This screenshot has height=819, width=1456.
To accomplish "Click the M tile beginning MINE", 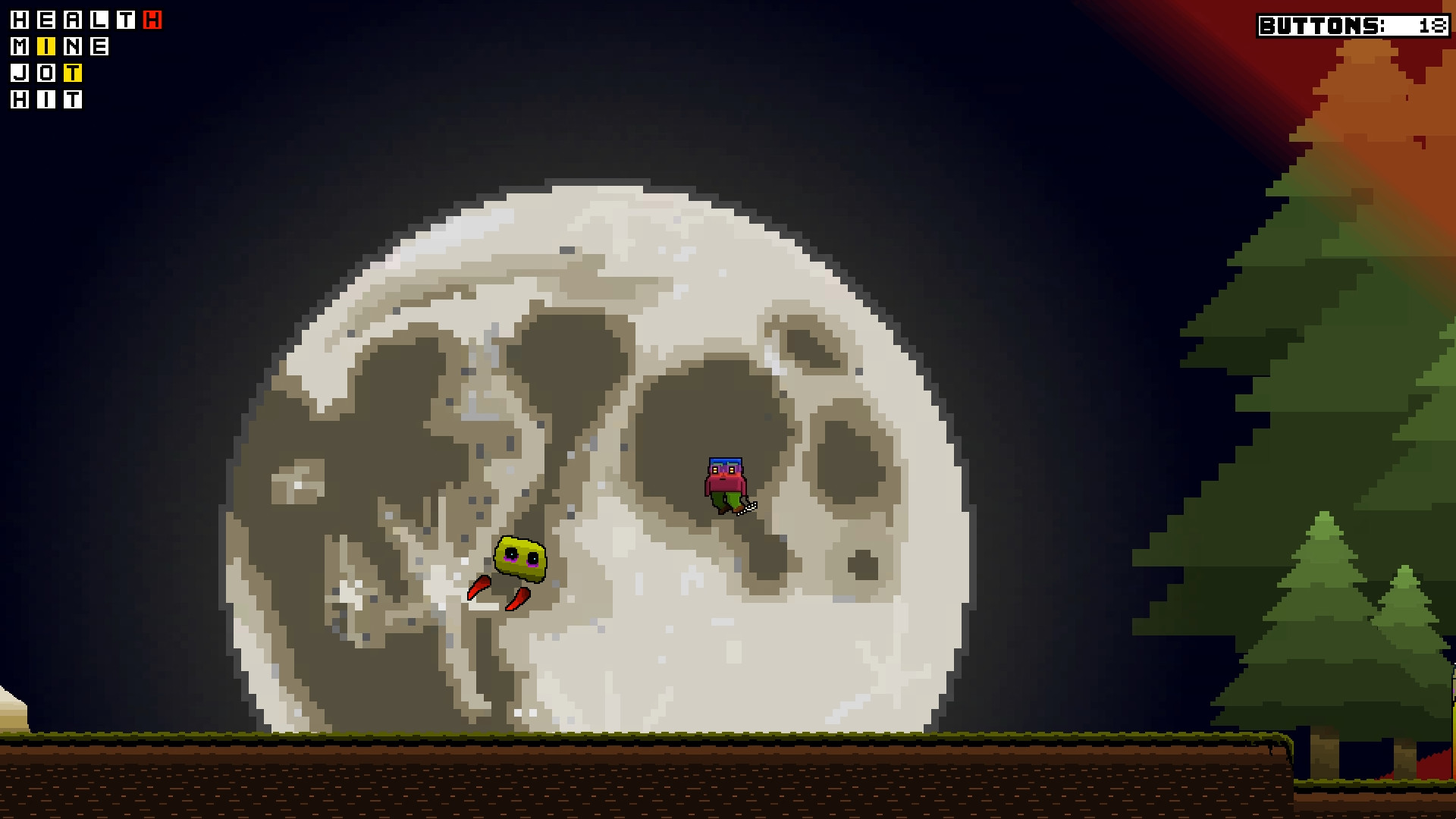I will click(x=19, y=47).
